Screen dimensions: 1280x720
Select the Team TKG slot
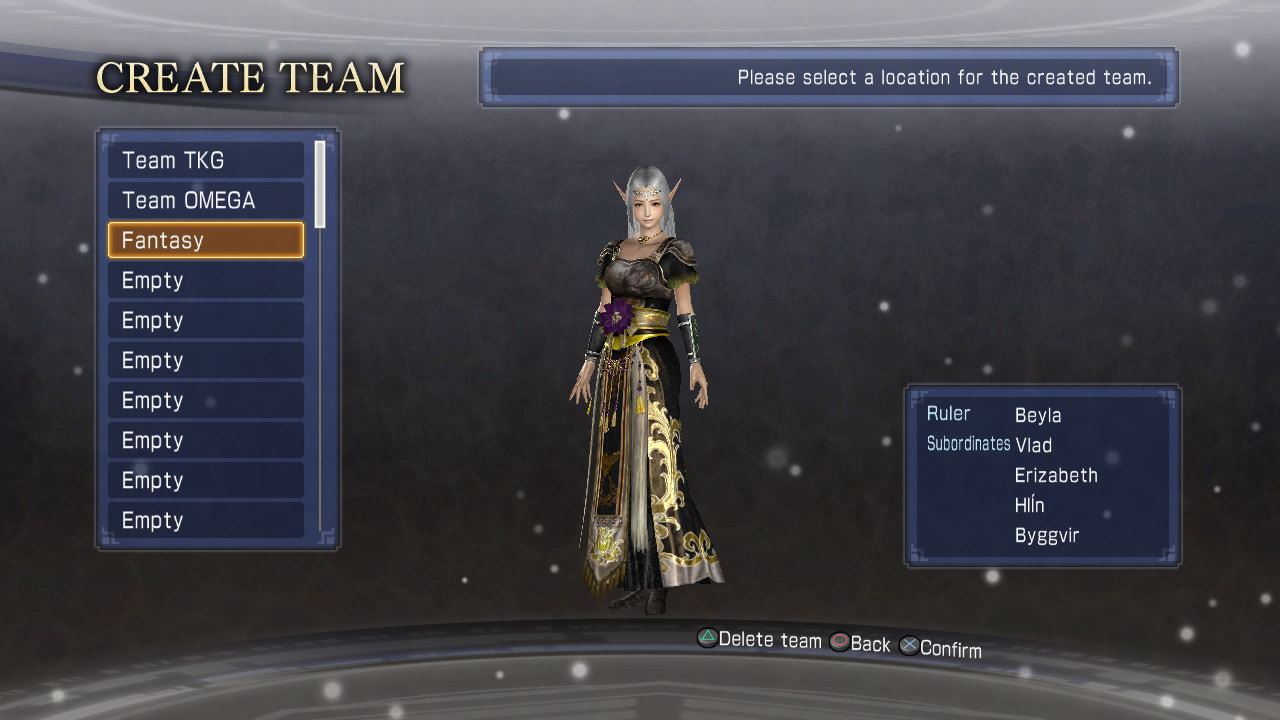click(205, 160)
